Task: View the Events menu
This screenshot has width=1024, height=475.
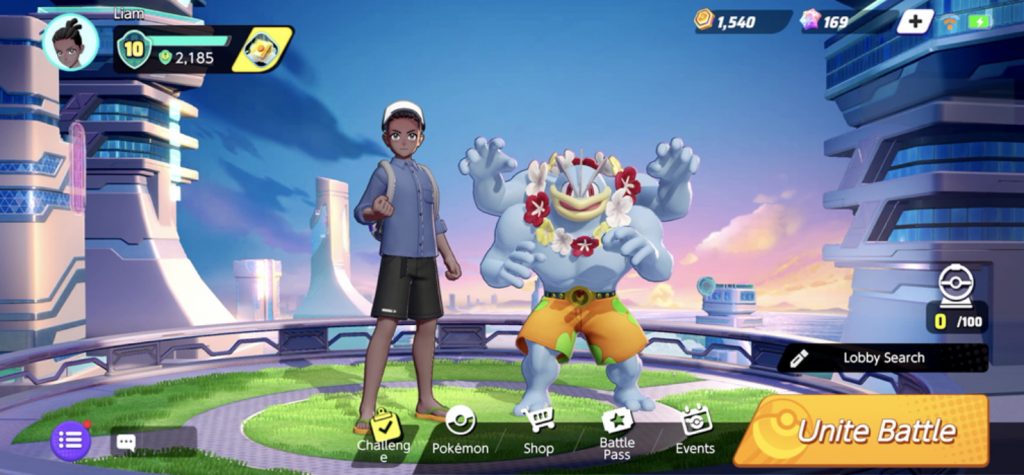Action: (695, 431)
